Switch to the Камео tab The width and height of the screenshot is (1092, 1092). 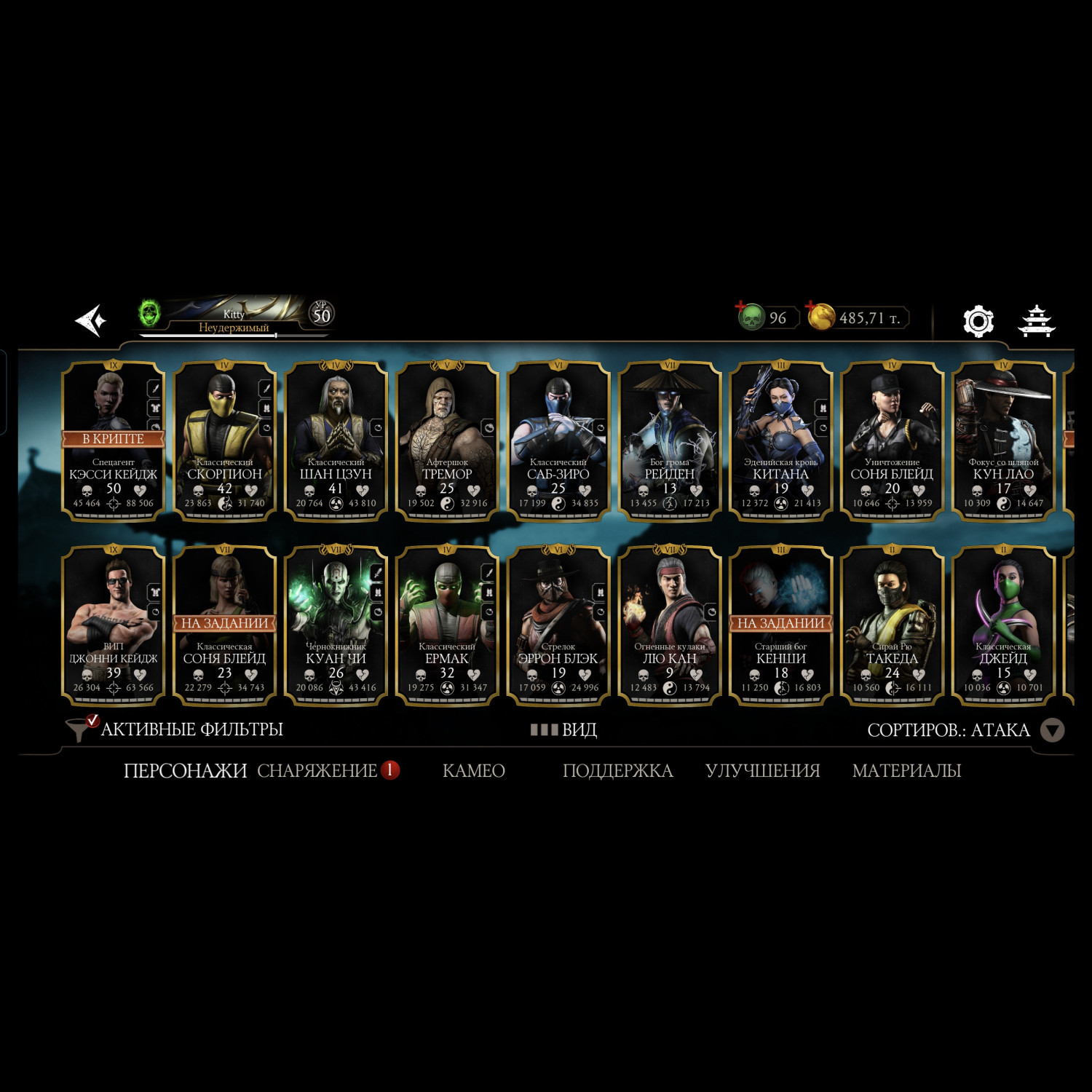click(x=474, y=770)
